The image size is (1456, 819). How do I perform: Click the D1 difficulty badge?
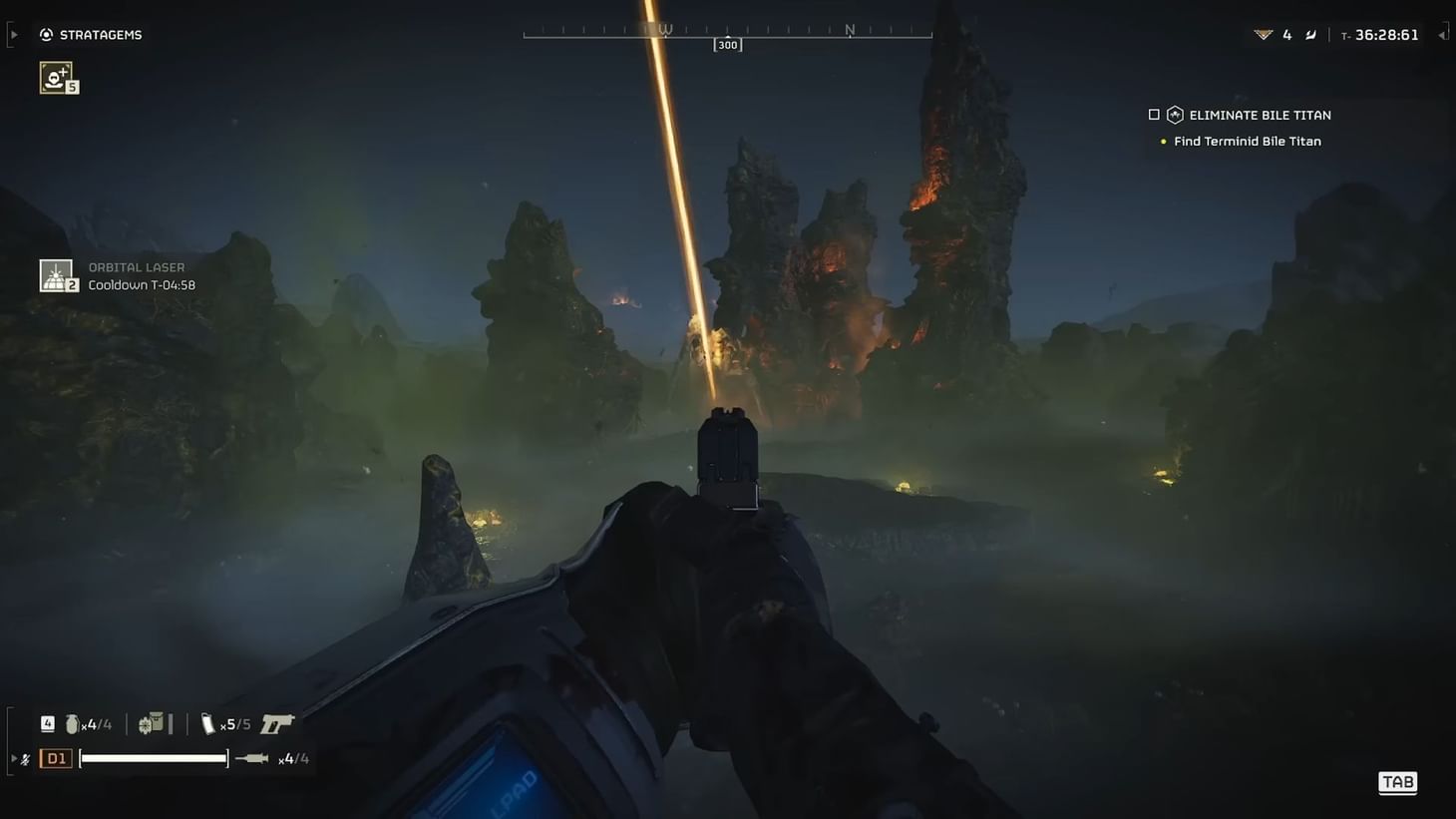[56, 757]
